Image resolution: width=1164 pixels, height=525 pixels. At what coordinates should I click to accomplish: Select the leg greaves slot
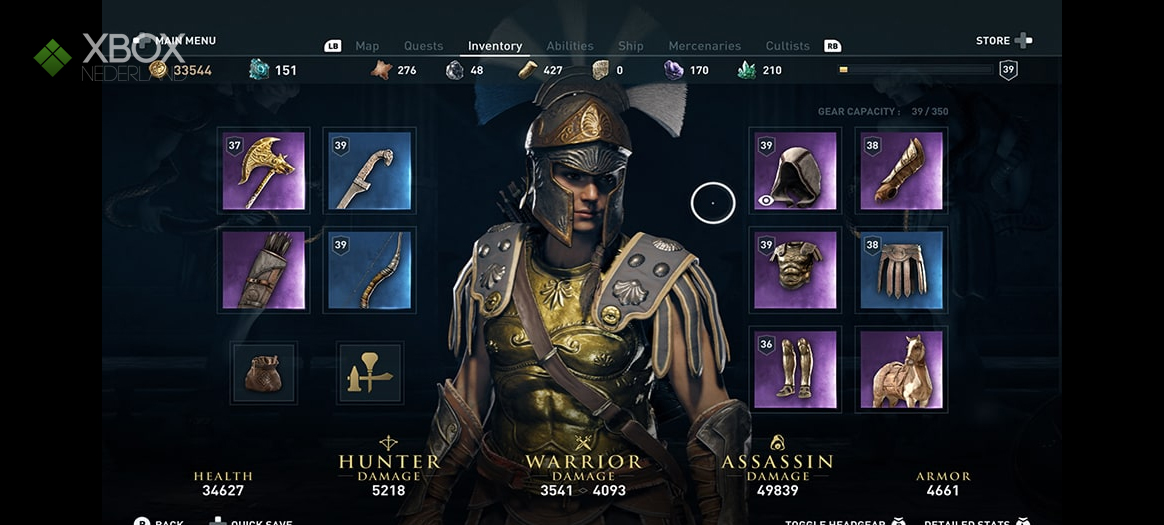[795, 369]
